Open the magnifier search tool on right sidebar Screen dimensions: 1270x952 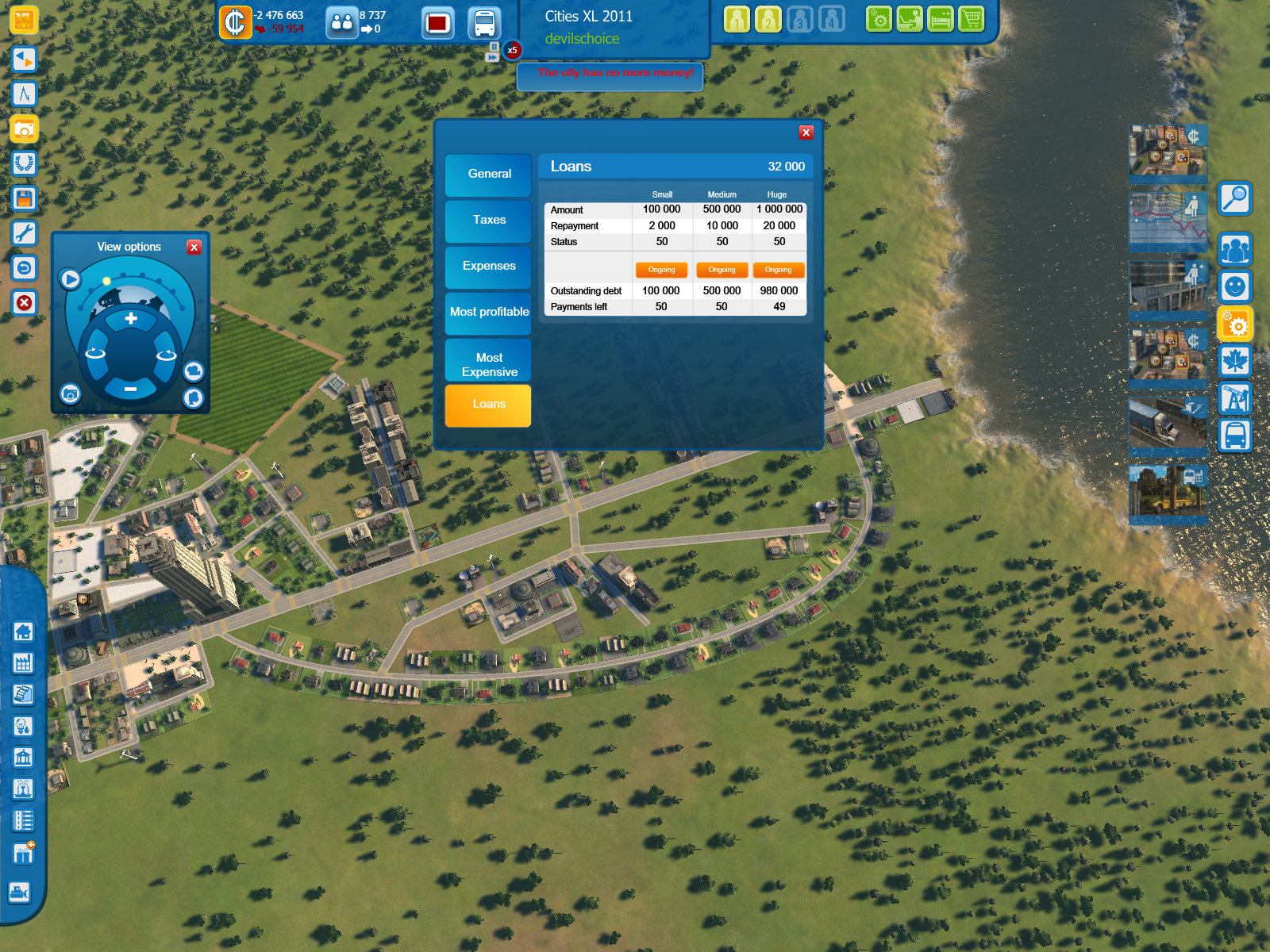coord(1235,199)
